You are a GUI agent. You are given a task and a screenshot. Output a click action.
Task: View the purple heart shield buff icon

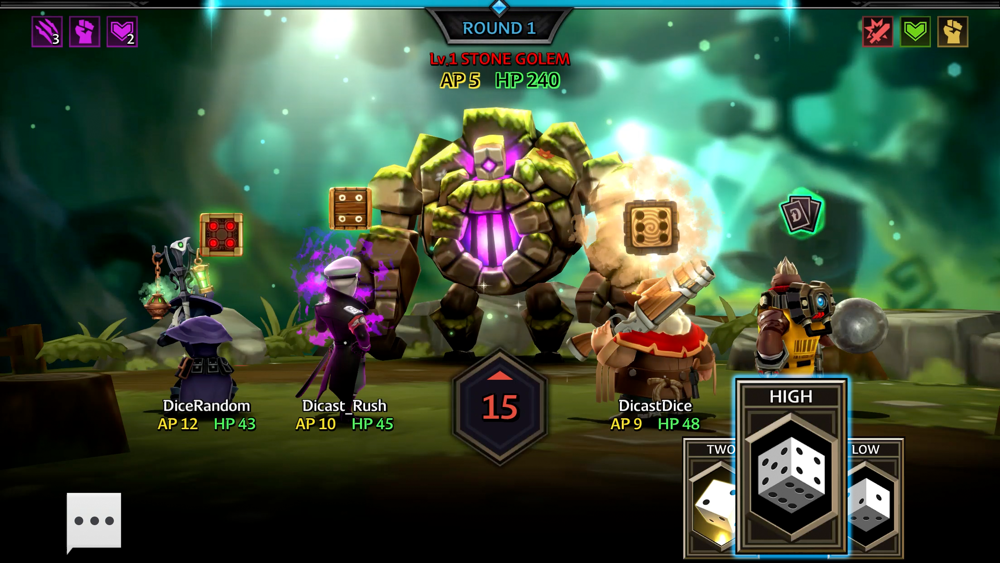click(x=122, y=32)
